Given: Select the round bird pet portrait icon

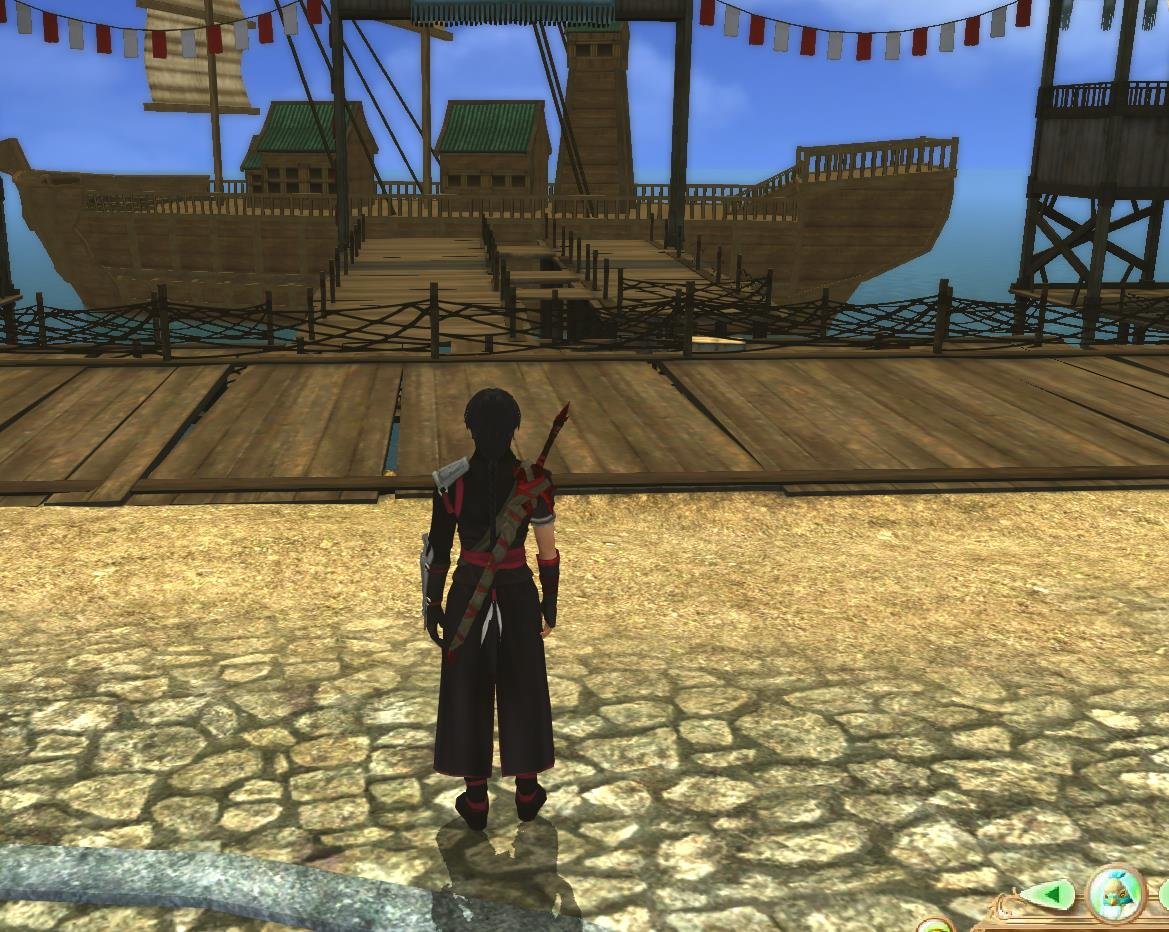Looking at the screenshot, I should pos(1115,891).
